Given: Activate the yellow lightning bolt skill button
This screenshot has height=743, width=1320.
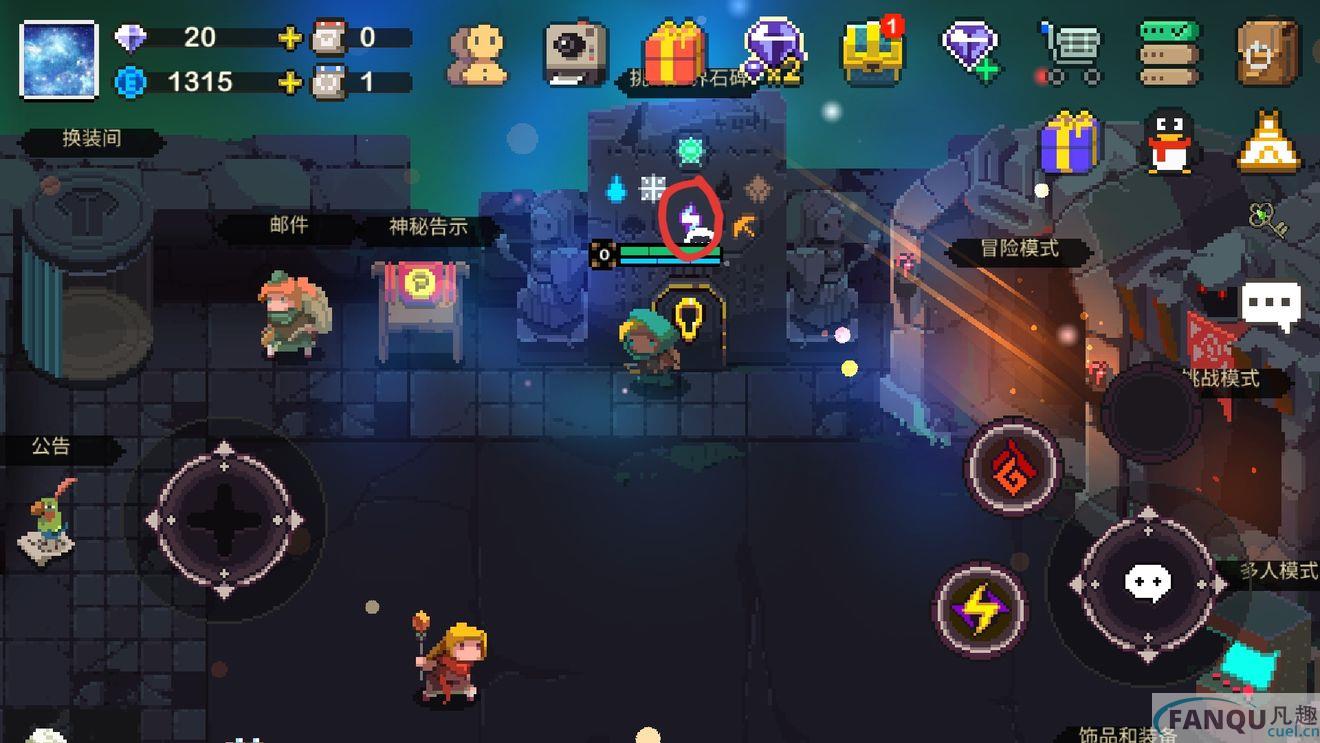Looking at the screenshot, I should coord(981,610).
